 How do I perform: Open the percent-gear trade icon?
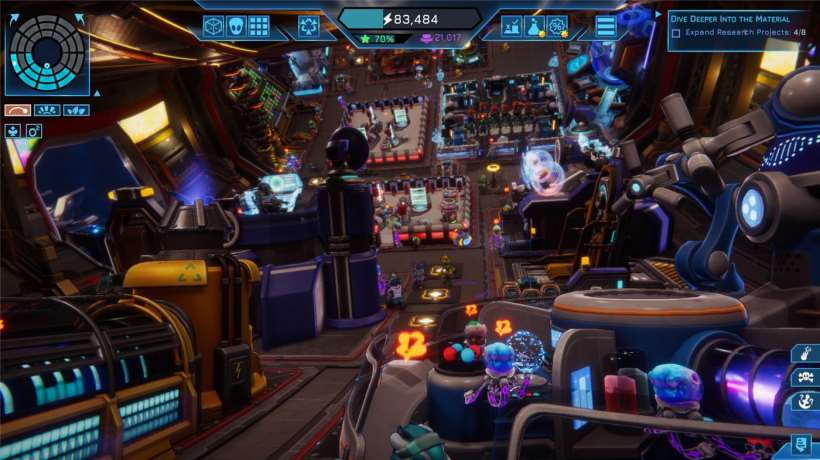(x=558, y=26)
